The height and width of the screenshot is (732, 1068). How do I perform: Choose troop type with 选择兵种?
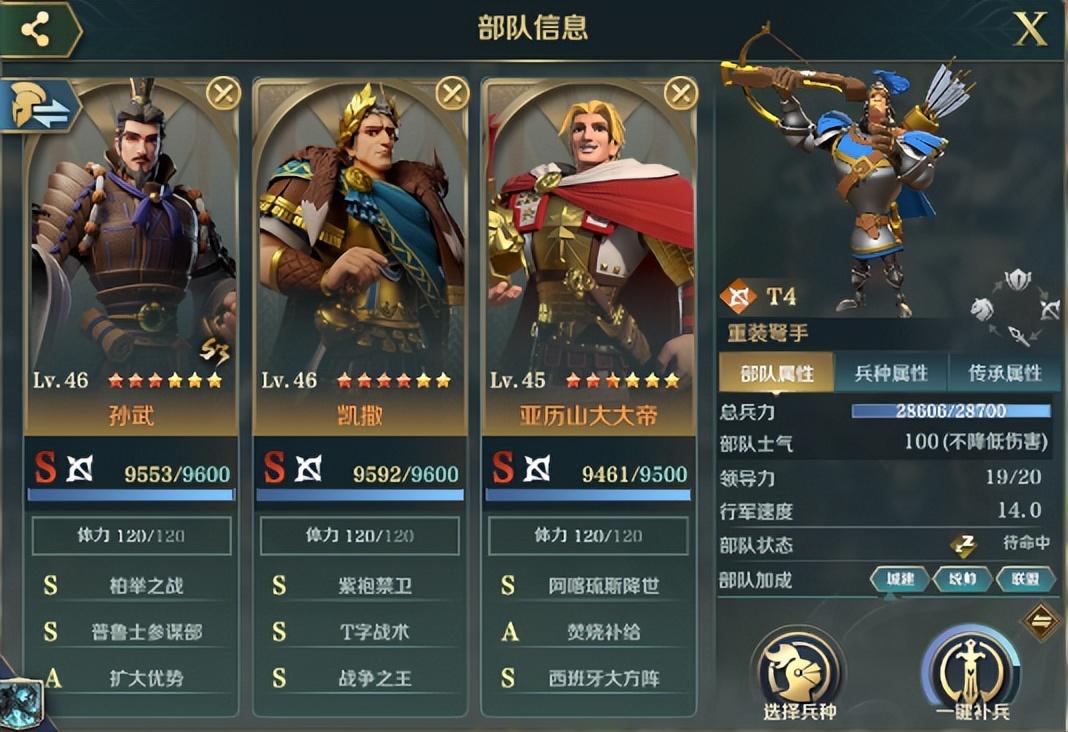[x=798, y=671]
